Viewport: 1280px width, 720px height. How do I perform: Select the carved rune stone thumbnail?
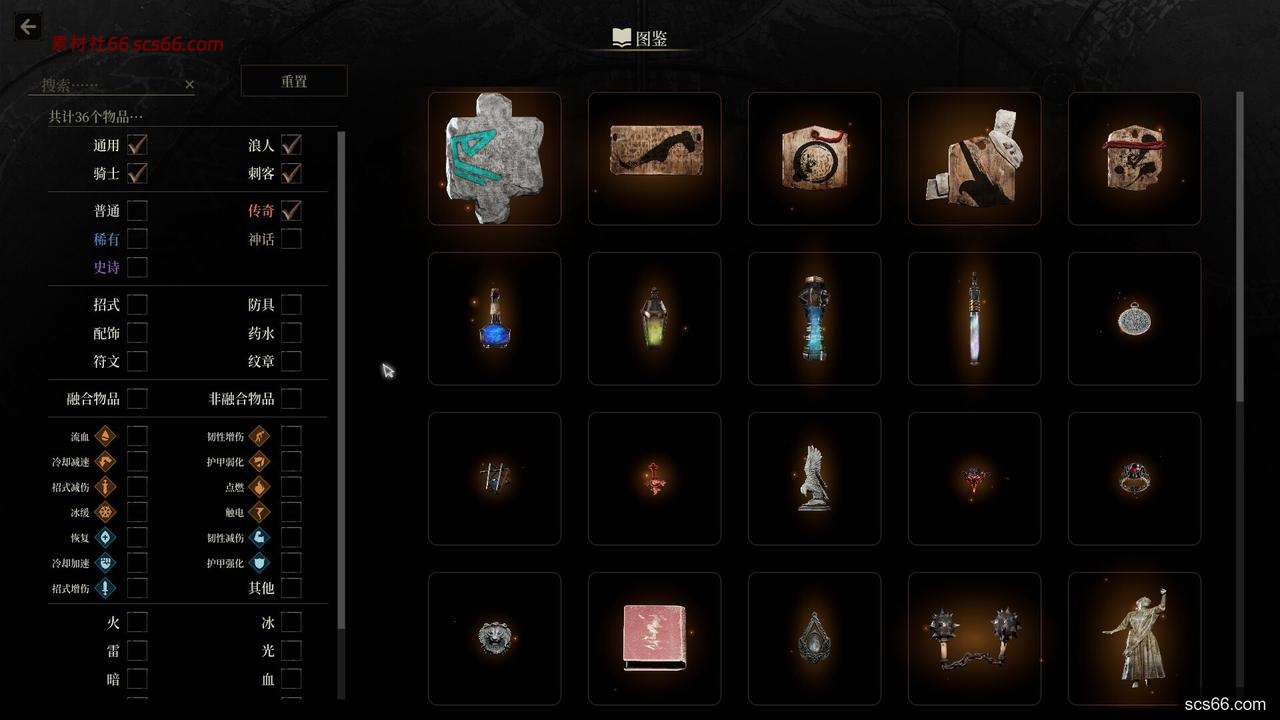[494, 158]
